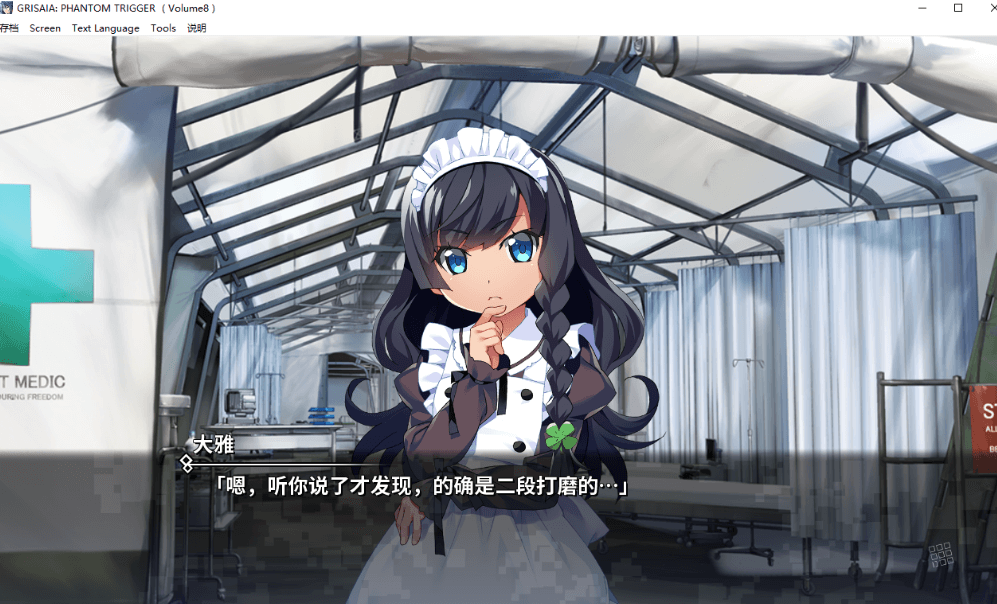
Task: Open the Tools menu
Action: tap(163, 28)
